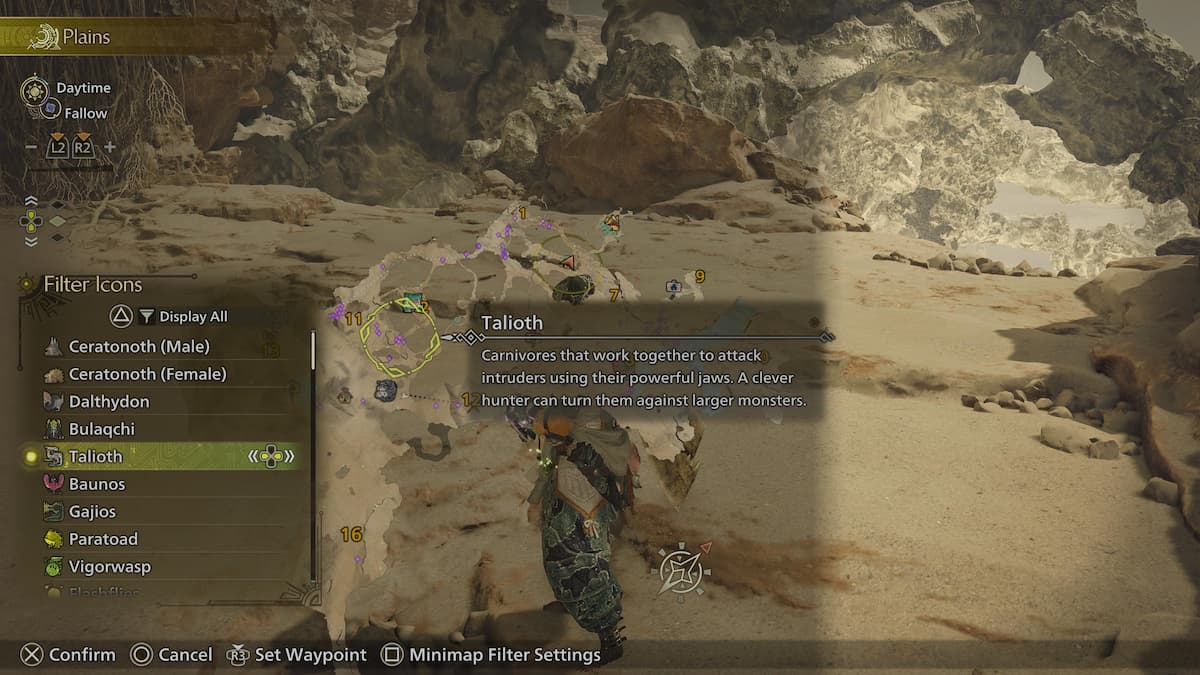Select Ceratonoth (Male) in filter list
Image resolution: width=1200 pixels, height=675 pixels.
[139, 346]
